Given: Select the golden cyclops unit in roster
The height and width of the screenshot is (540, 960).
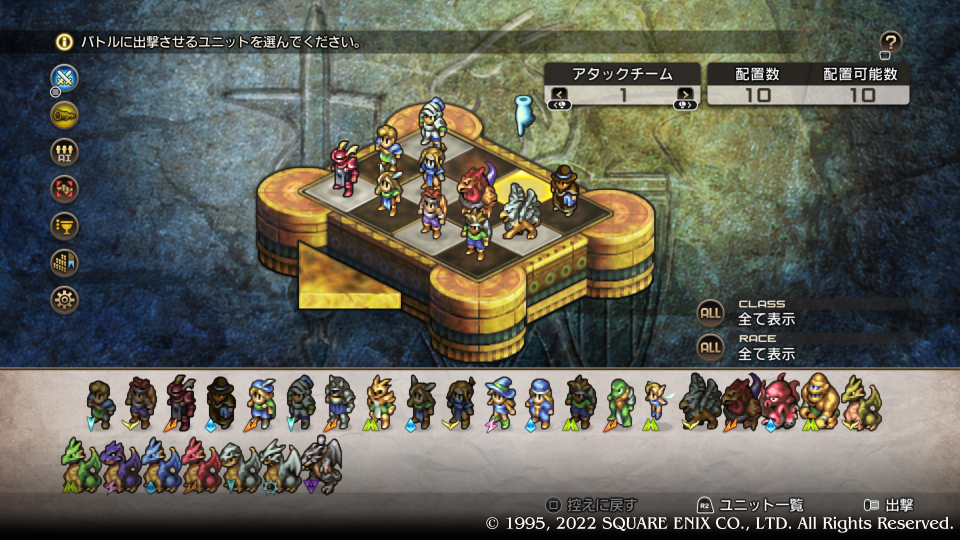Looking at the screenshot, I should (819, 402).
